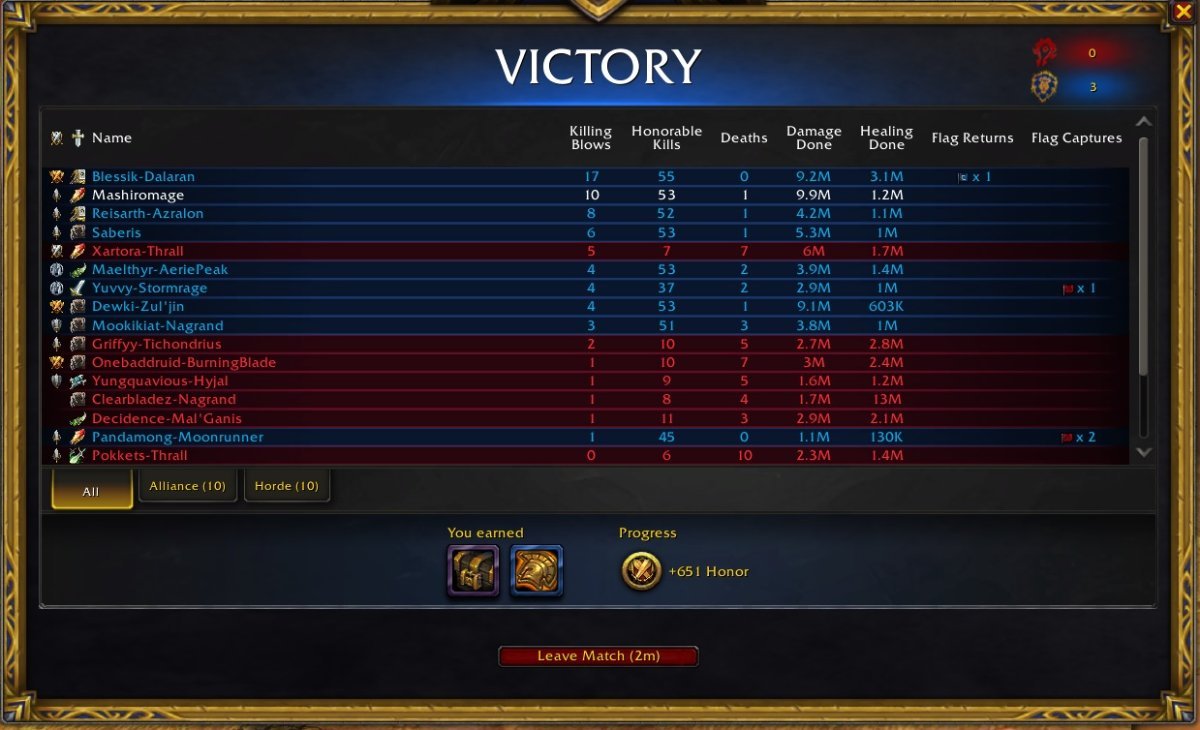Viewport: 1200px width, 730px height.
Task: Sort by Killing Blows column
Action: coord(590,138)
